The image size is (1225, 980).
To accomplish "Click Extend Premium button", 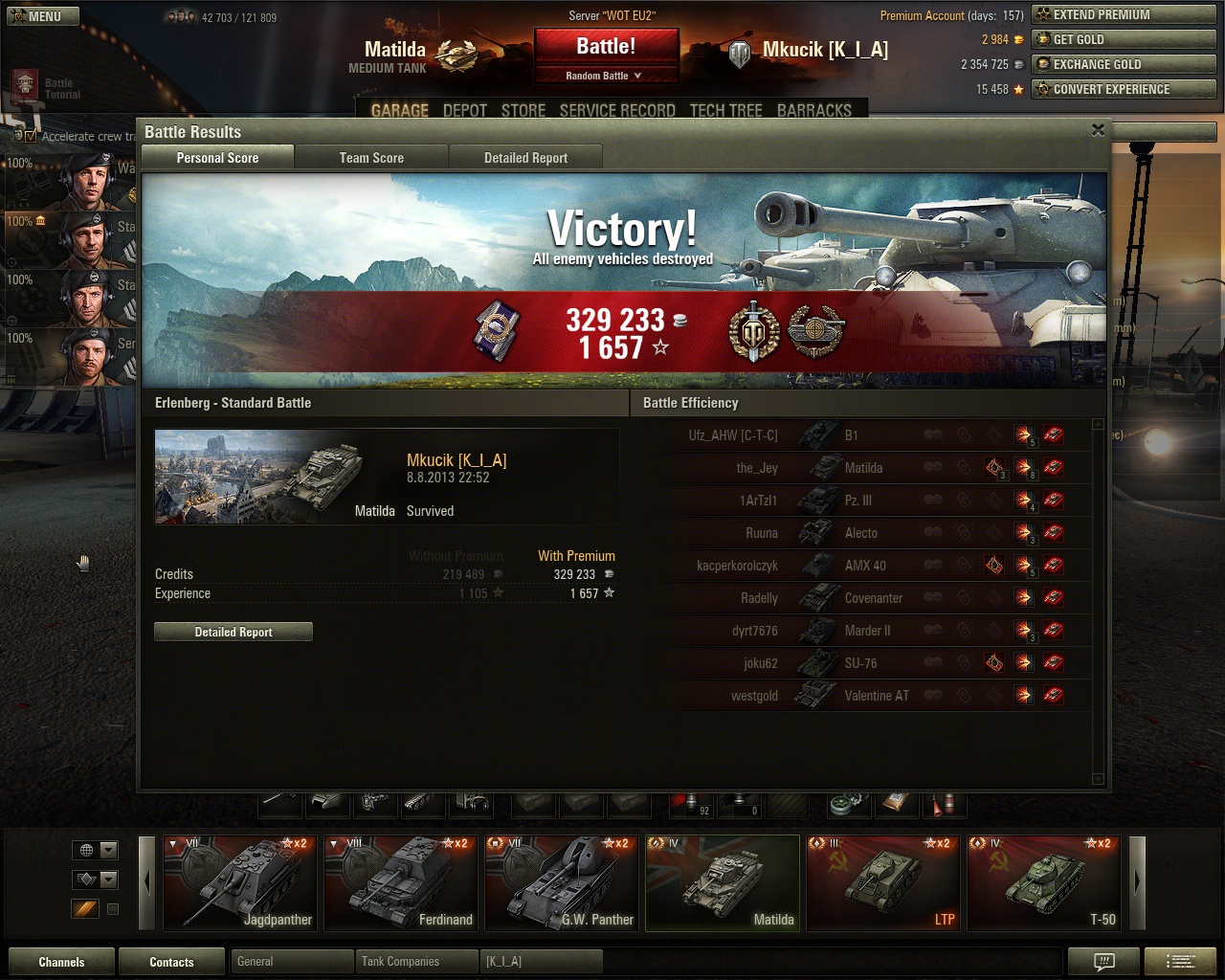I will (x=1124, y=14).
